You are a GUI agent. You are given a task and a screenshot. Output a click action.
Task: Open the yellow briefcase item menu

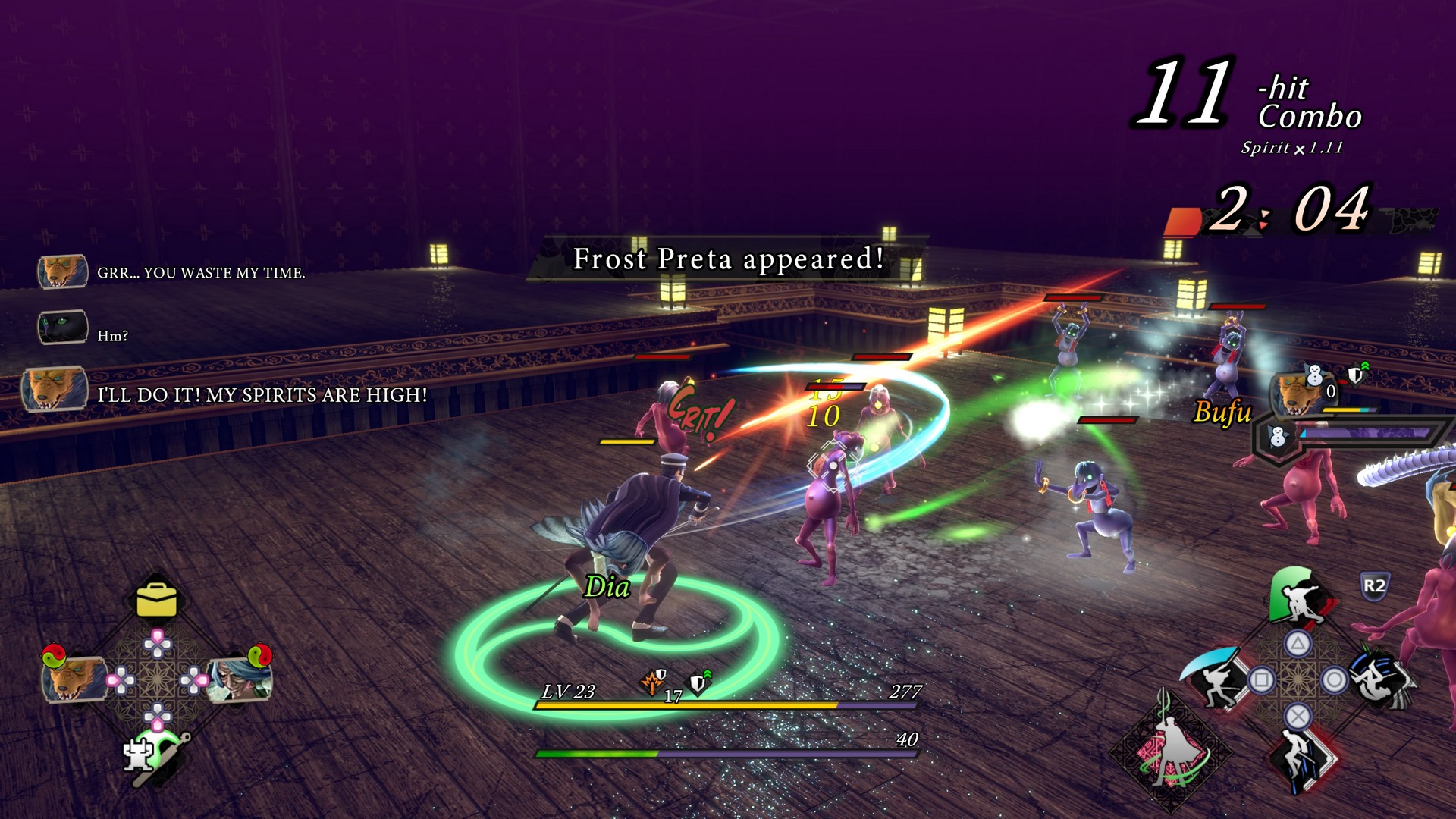pos(156,600)
